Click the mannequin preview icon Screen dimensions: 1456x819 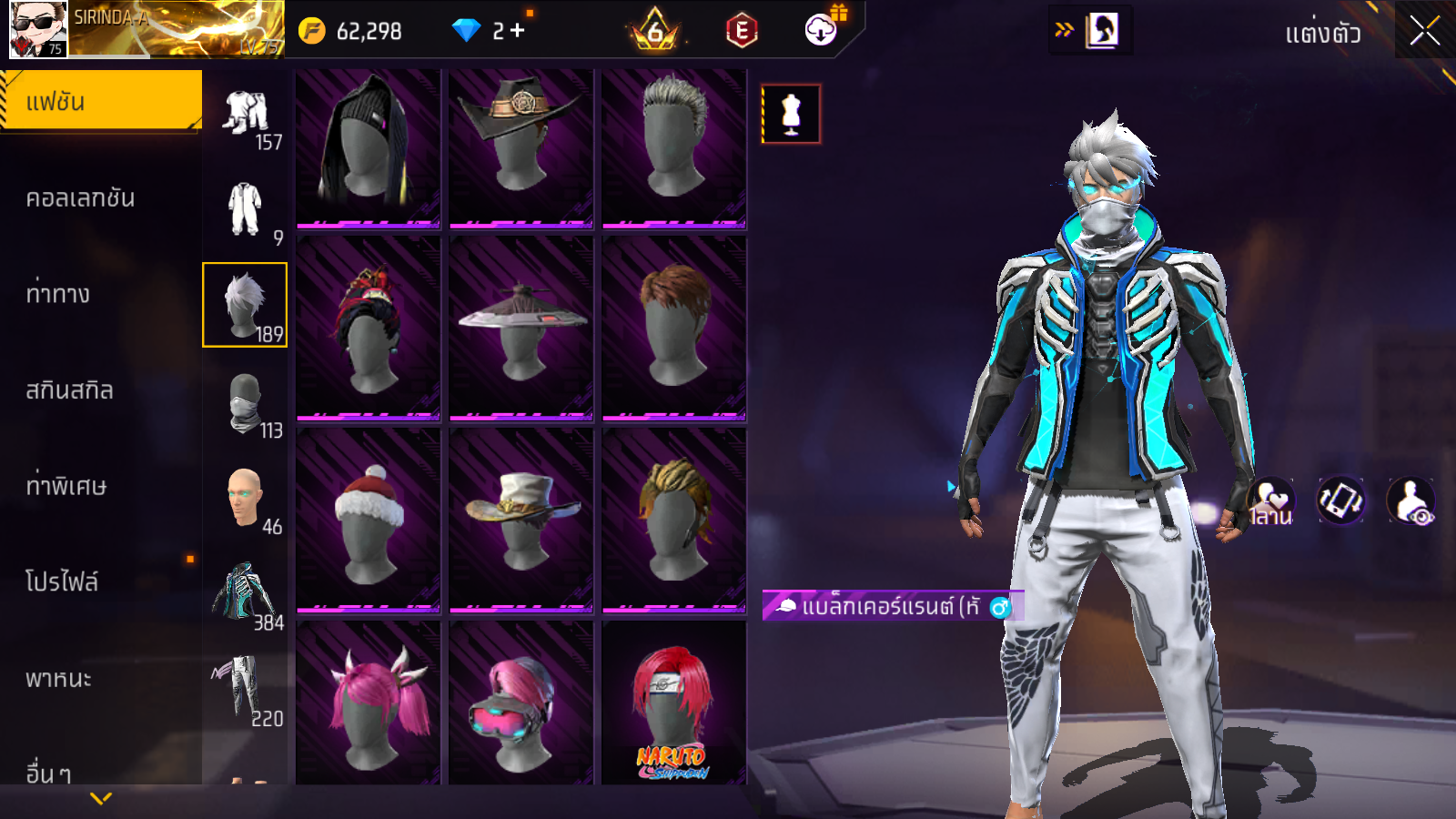(x=791, y=115)
